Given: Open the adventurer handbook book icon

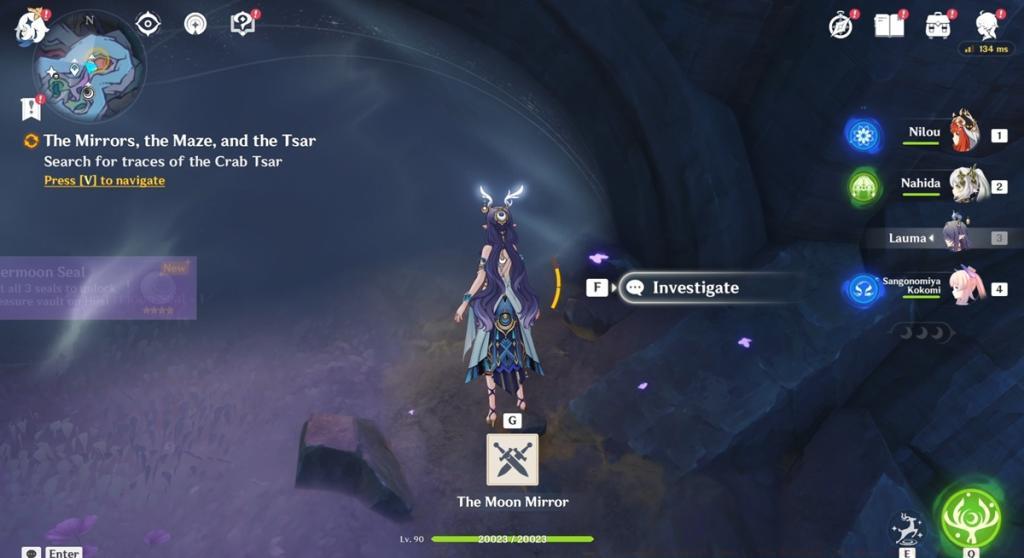Looking at the screenshot, I should pos(889,25).
